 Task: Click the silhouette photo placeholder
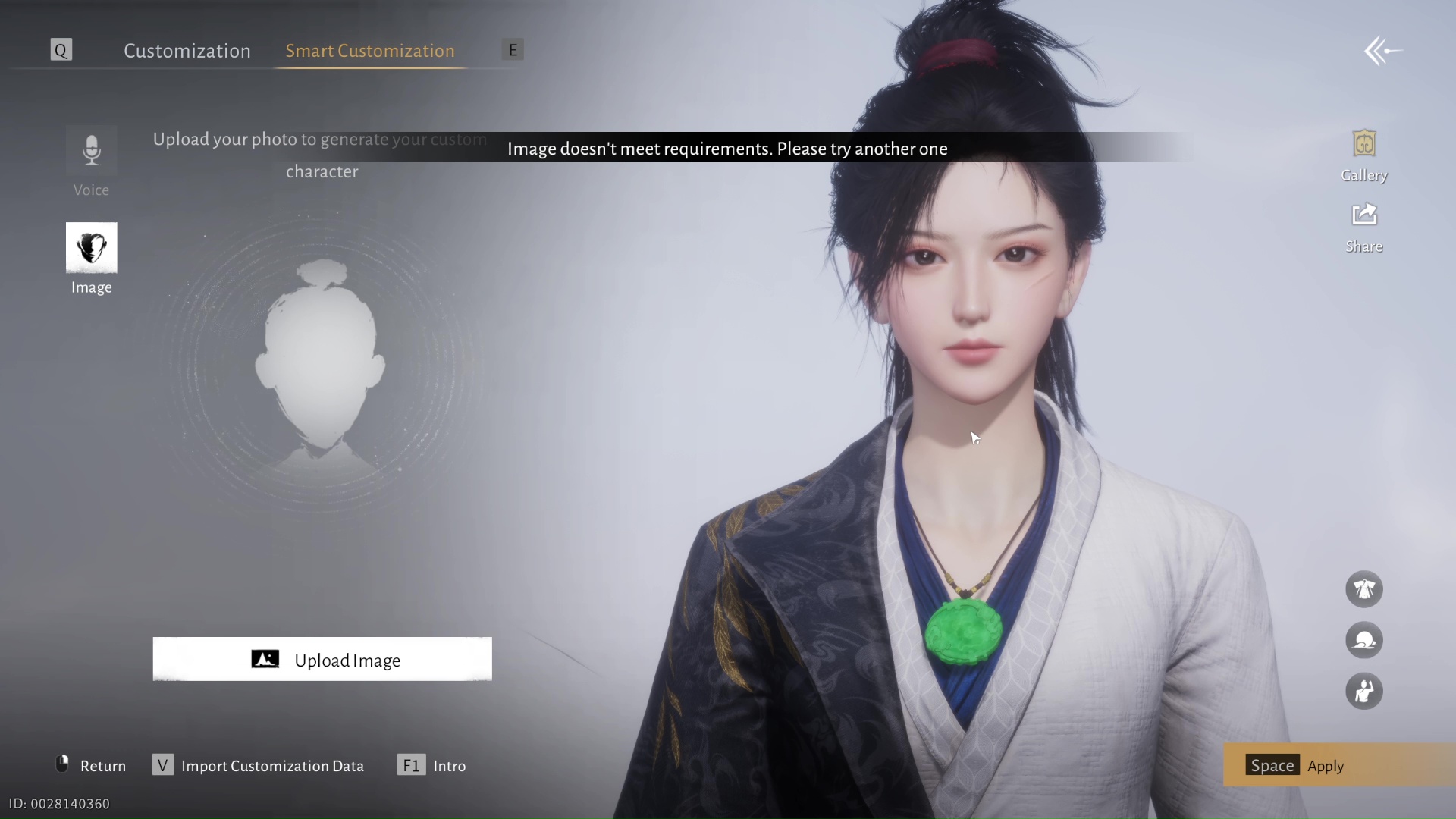(x=321, y=364)
